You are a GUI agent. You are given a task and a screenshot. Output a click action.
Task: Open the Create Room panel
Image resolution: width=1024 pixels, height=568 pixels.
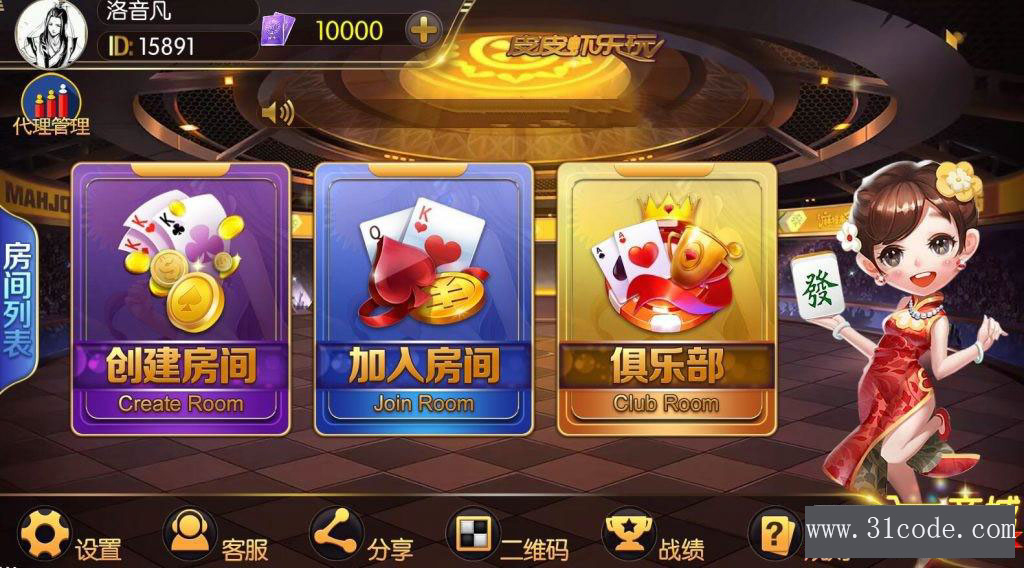(181, 299)
